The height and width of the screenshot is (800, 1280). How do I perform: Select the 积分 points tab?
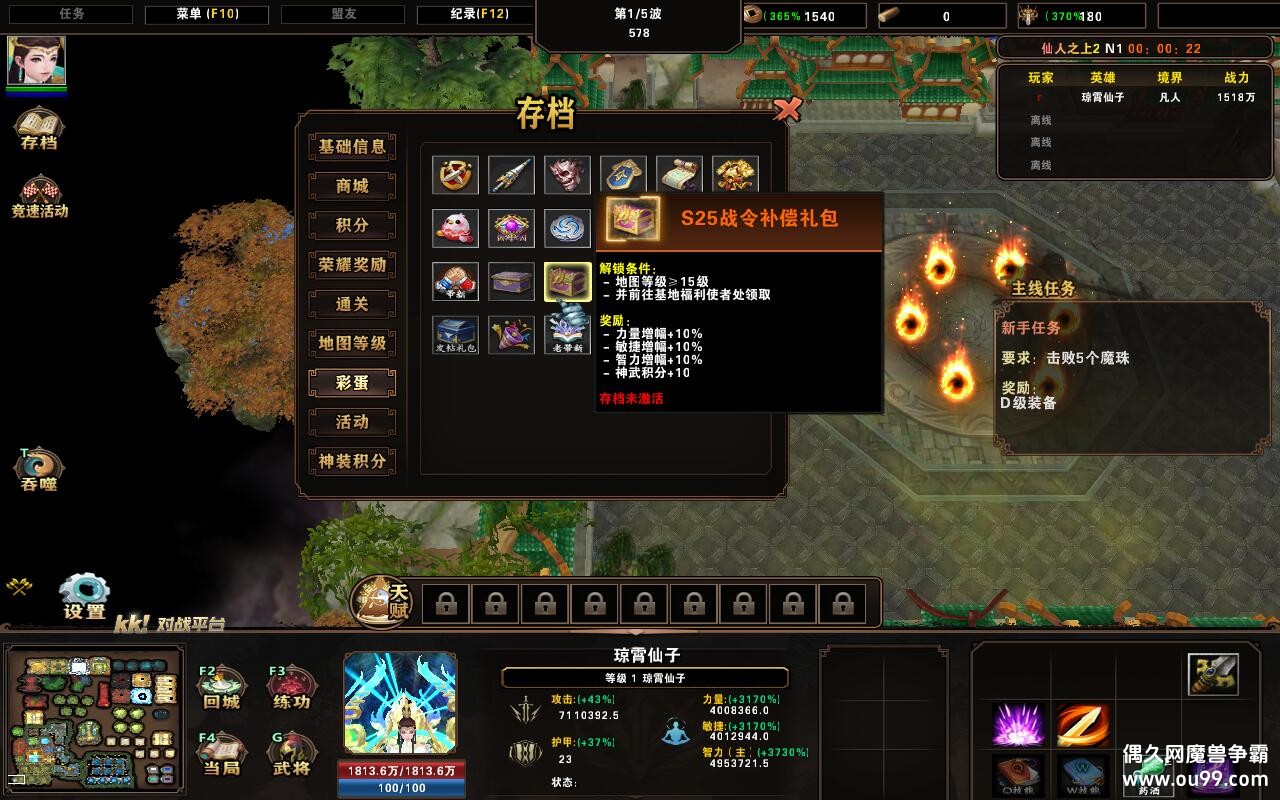(352, 225)
